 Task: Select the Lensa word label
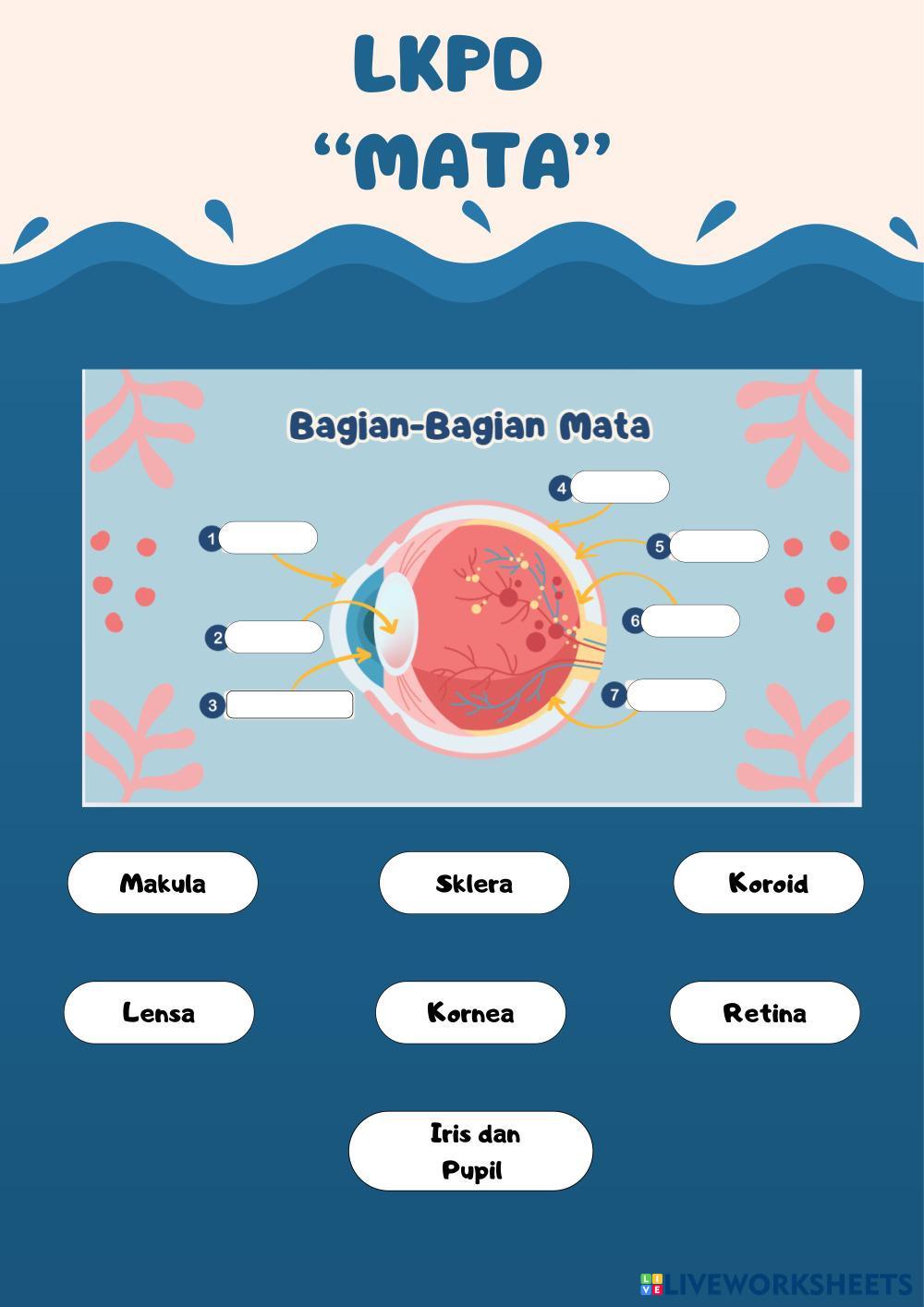[159, 1012]
